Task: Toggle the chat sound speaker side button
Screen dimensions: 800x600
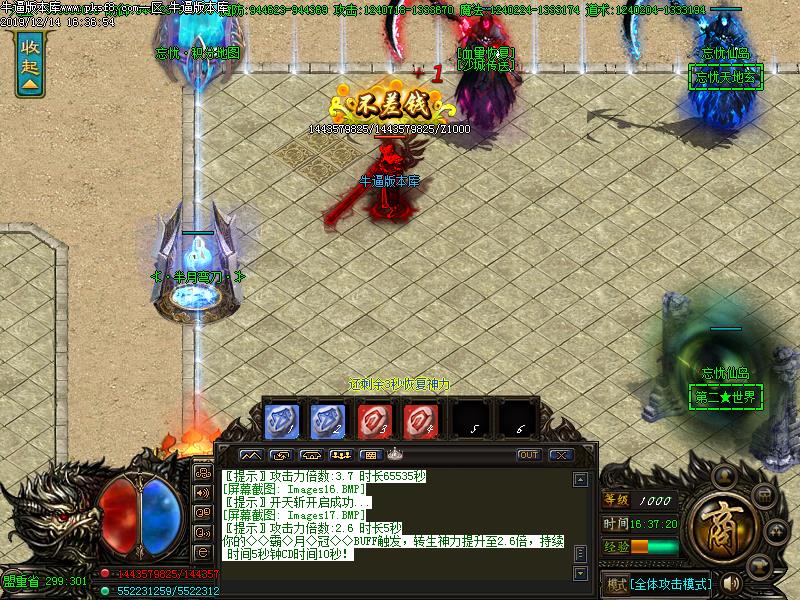Action: tap(203, 492)
